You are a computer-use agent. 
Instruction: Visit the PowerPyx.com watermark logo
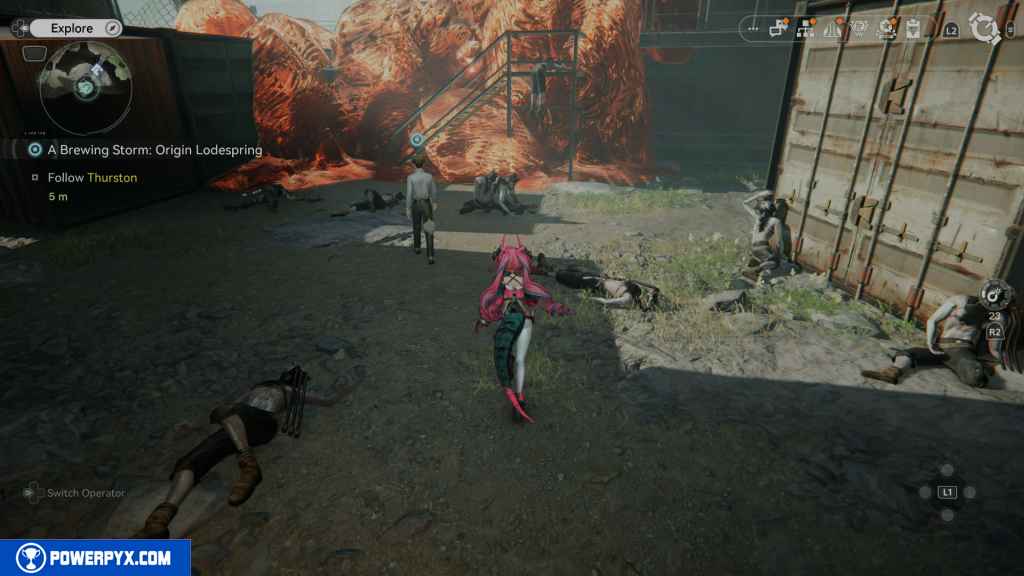point(95,558)
